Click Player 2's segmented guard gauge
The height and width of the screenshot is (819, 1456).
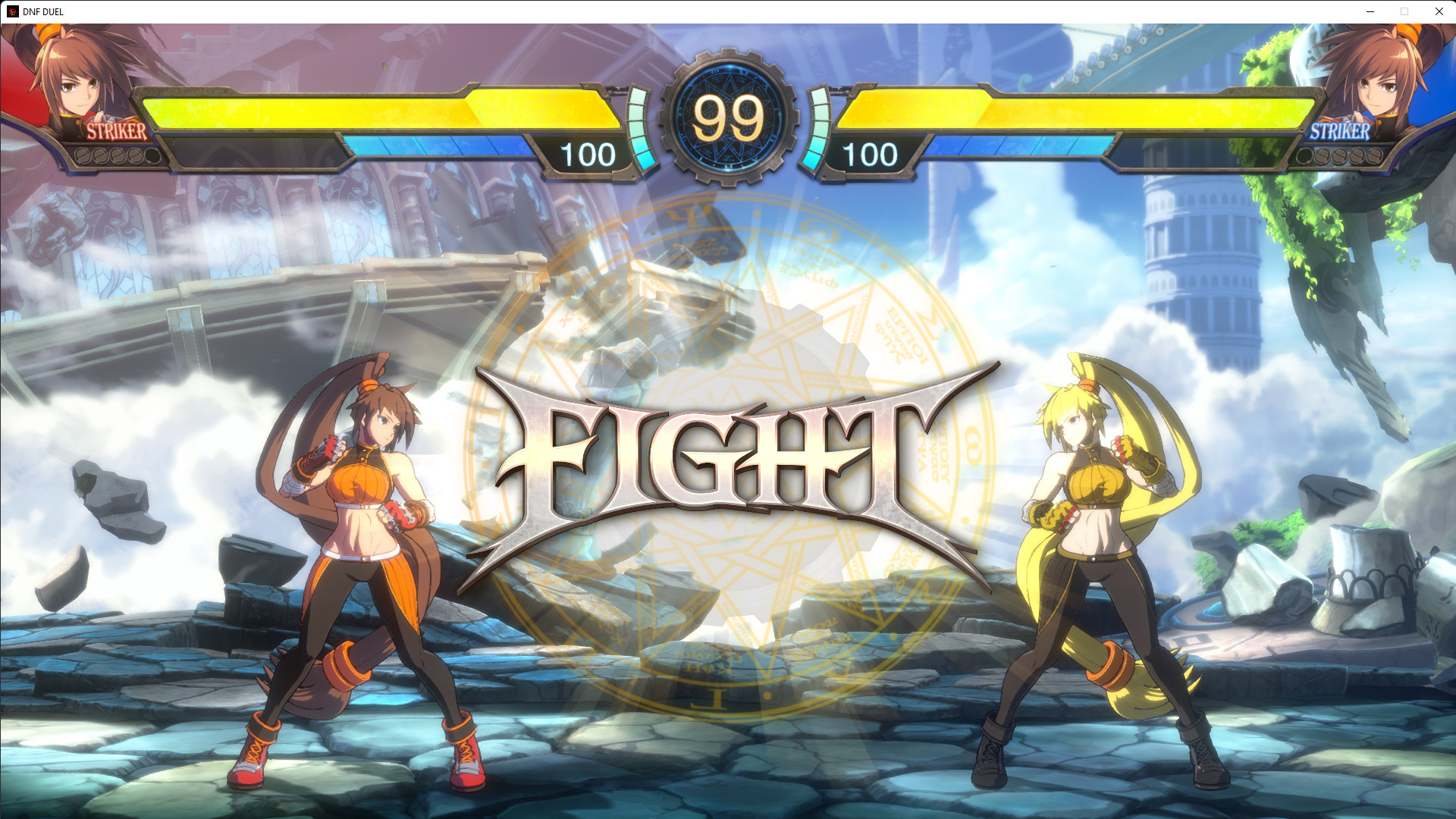pos(819,129)
